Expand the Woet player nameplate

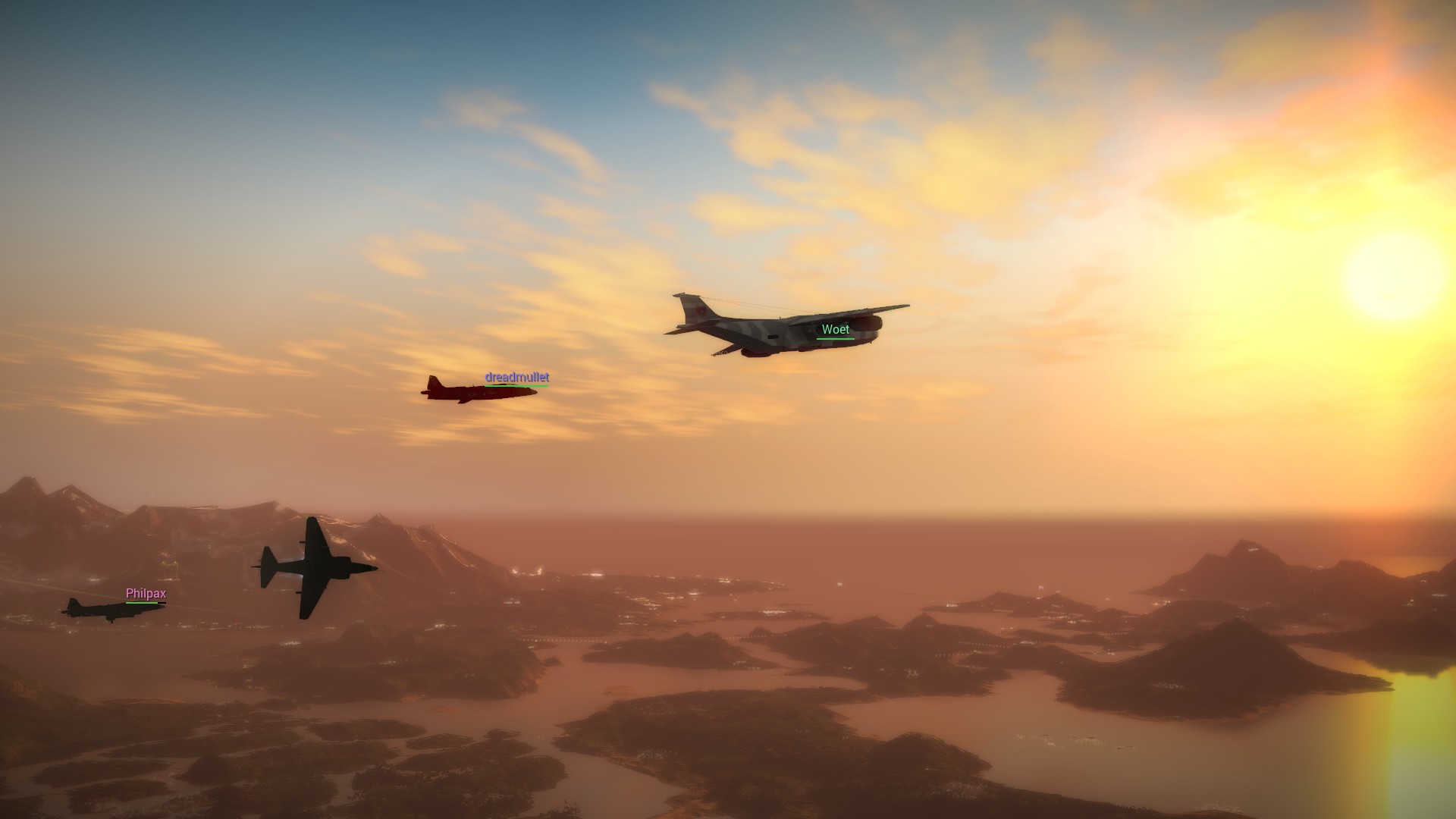834,329
